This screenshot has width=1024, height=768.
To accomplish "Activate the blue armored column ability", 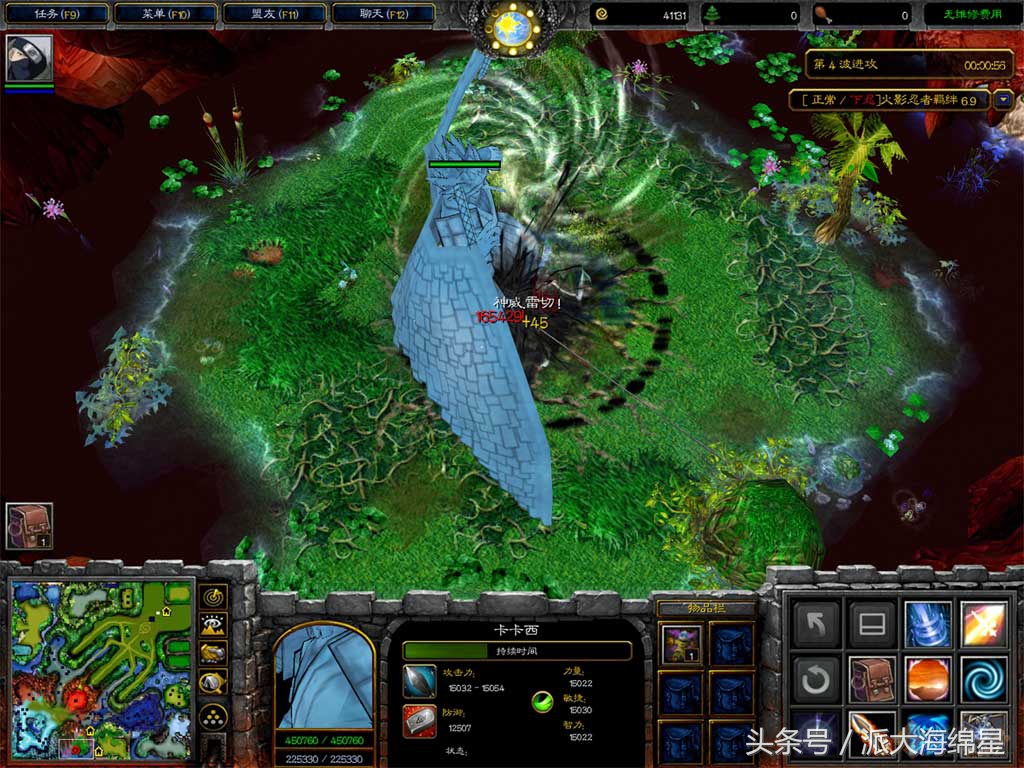I will [x=927, y=624].
